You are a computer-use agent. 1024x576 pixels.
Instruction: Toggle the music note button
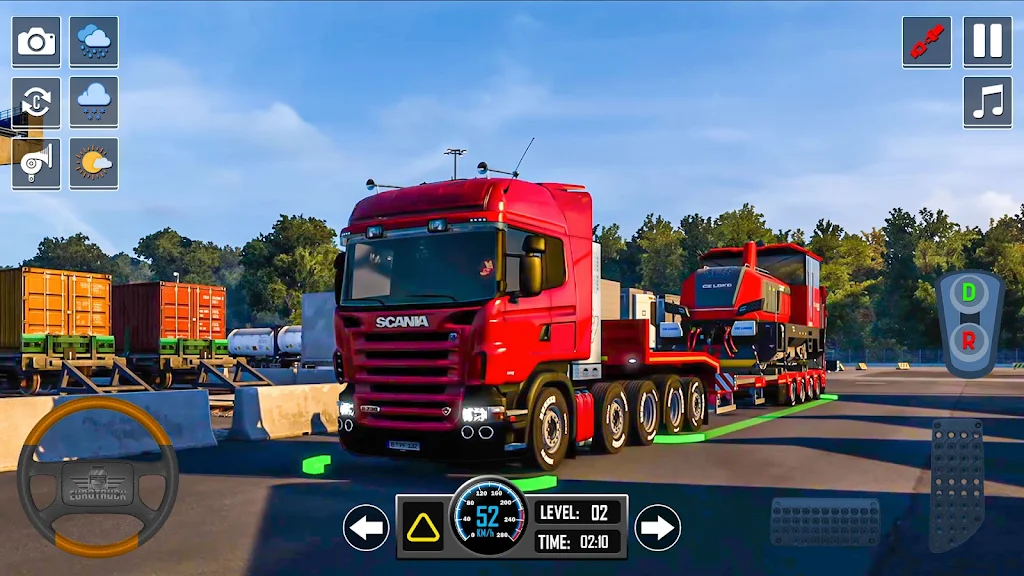pos(987,102)
